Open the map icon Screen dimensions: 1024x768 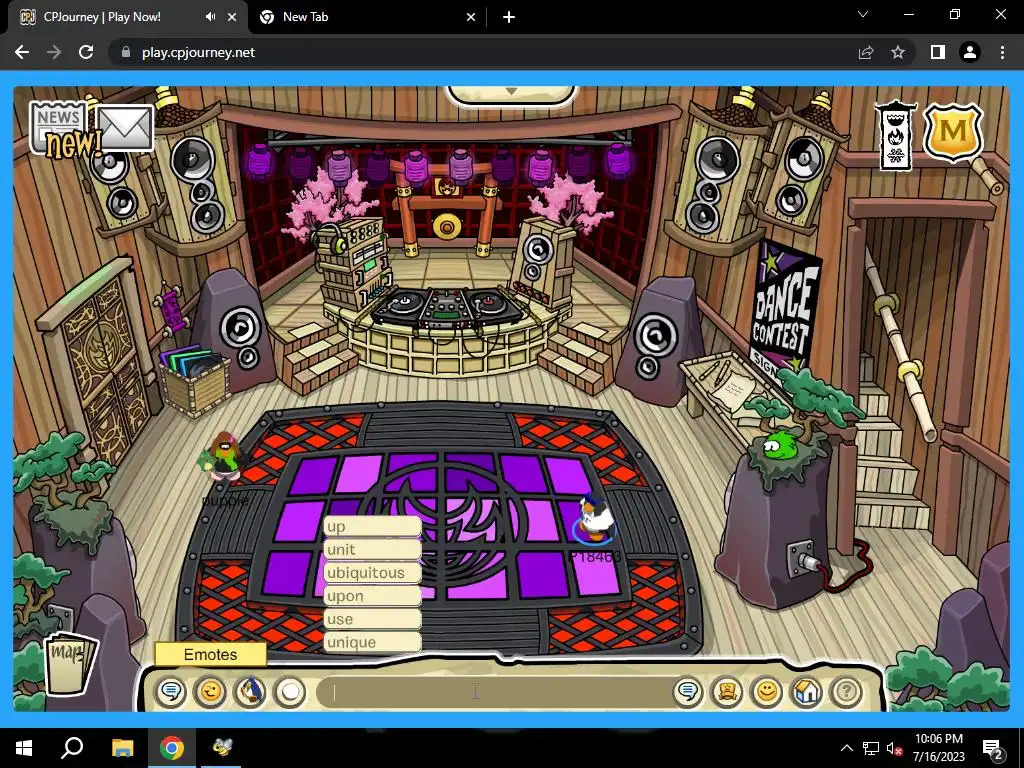coord(70,660)
